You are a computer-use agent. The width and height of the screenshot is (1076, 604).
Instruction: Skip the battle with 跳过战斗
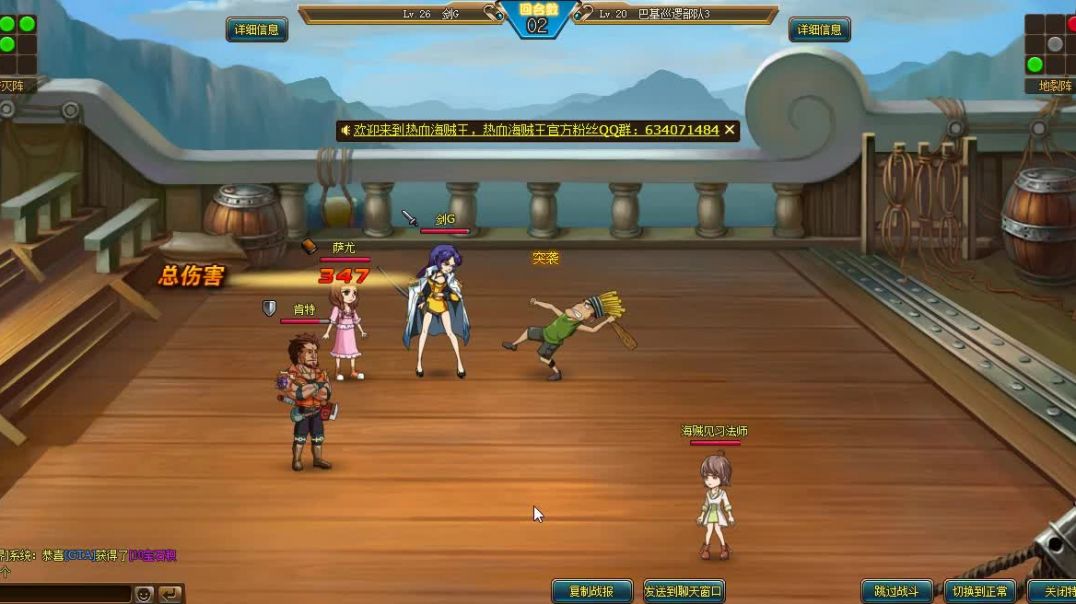897,591
